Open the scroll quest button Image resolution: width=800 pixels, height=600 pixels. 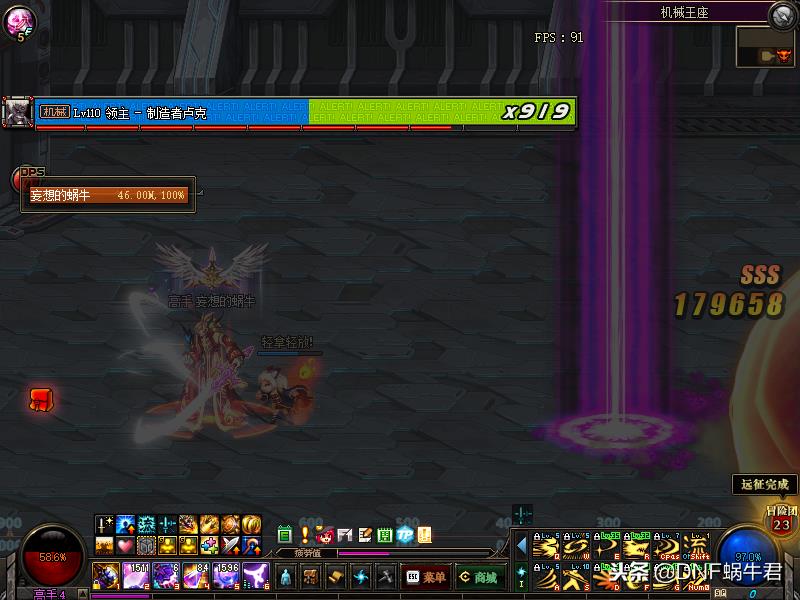335,577
